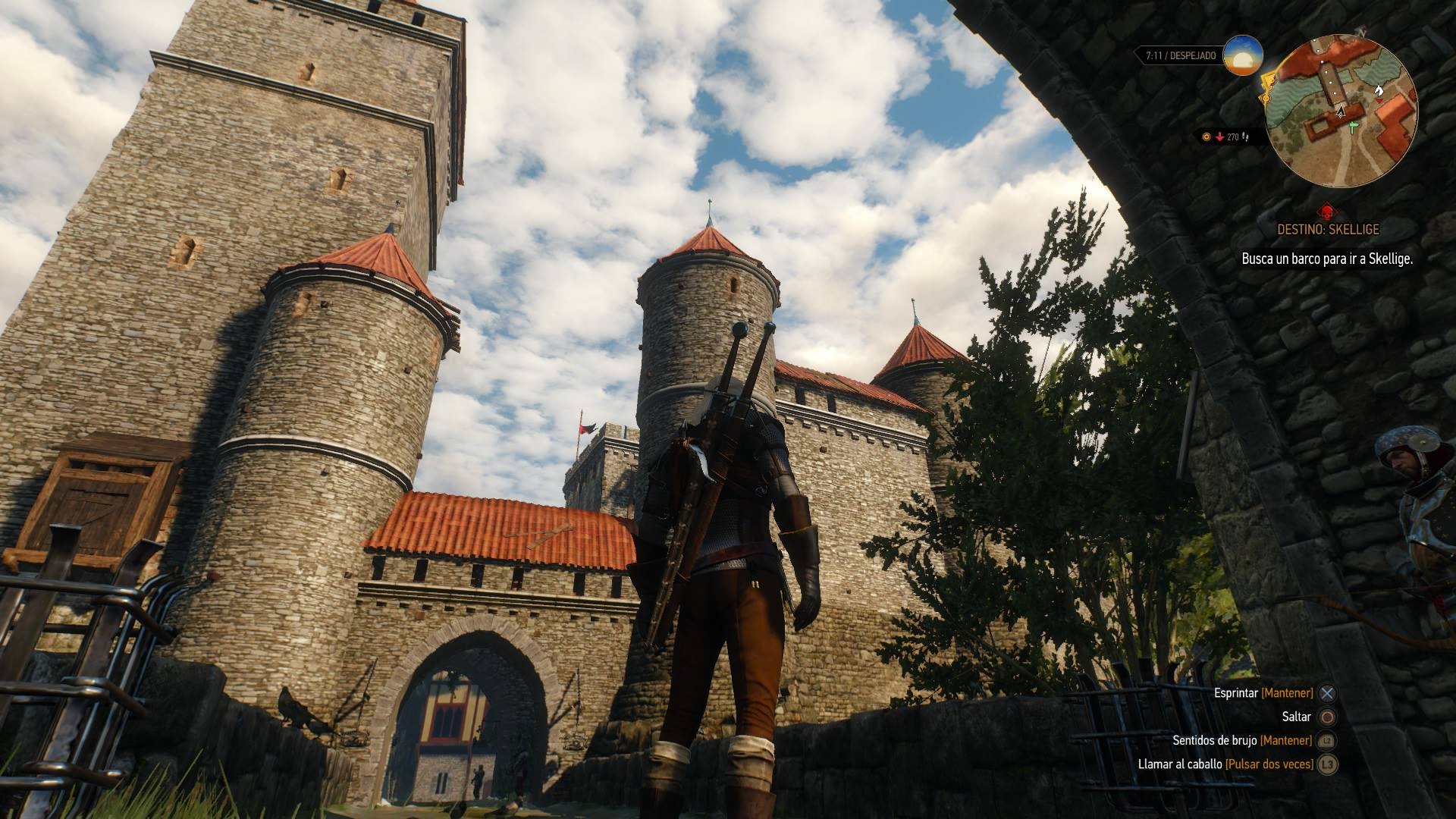Click the green signpost marker on minimap
The width and height of the screenshot is (1456, 819).
(x=1354, y=129)
